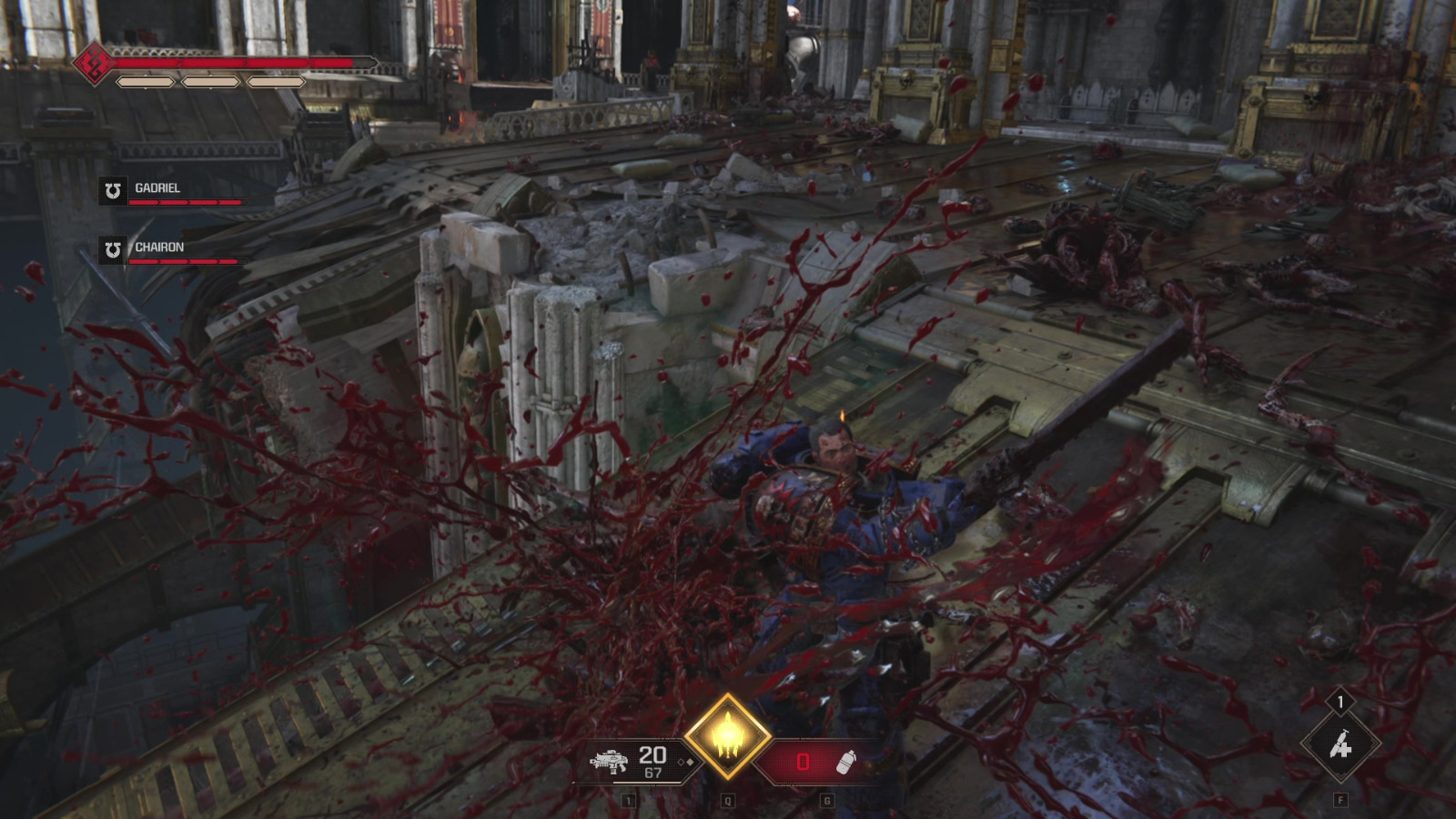Click the glowing Q ability diamond
The height and width of the screenshot is (819, 1456).
coord(728,735)
